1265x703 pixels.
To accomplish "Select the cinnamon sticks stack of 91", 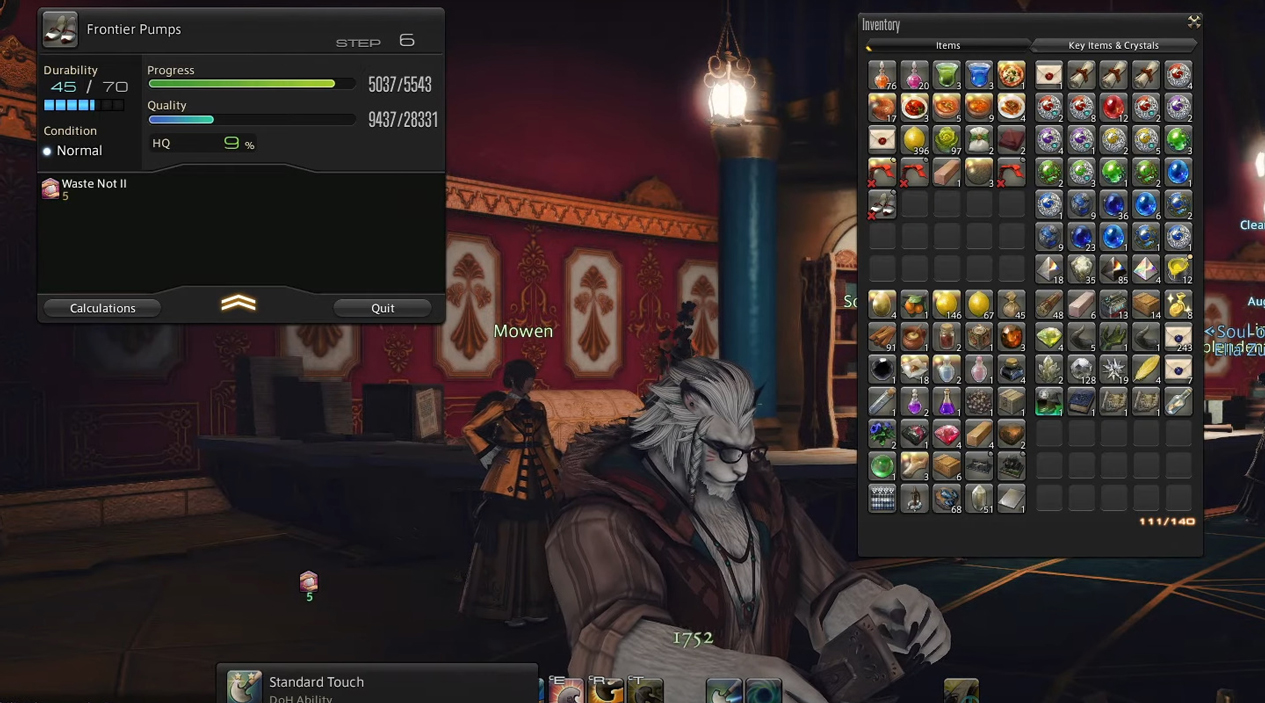I will [x=881, y=336].
